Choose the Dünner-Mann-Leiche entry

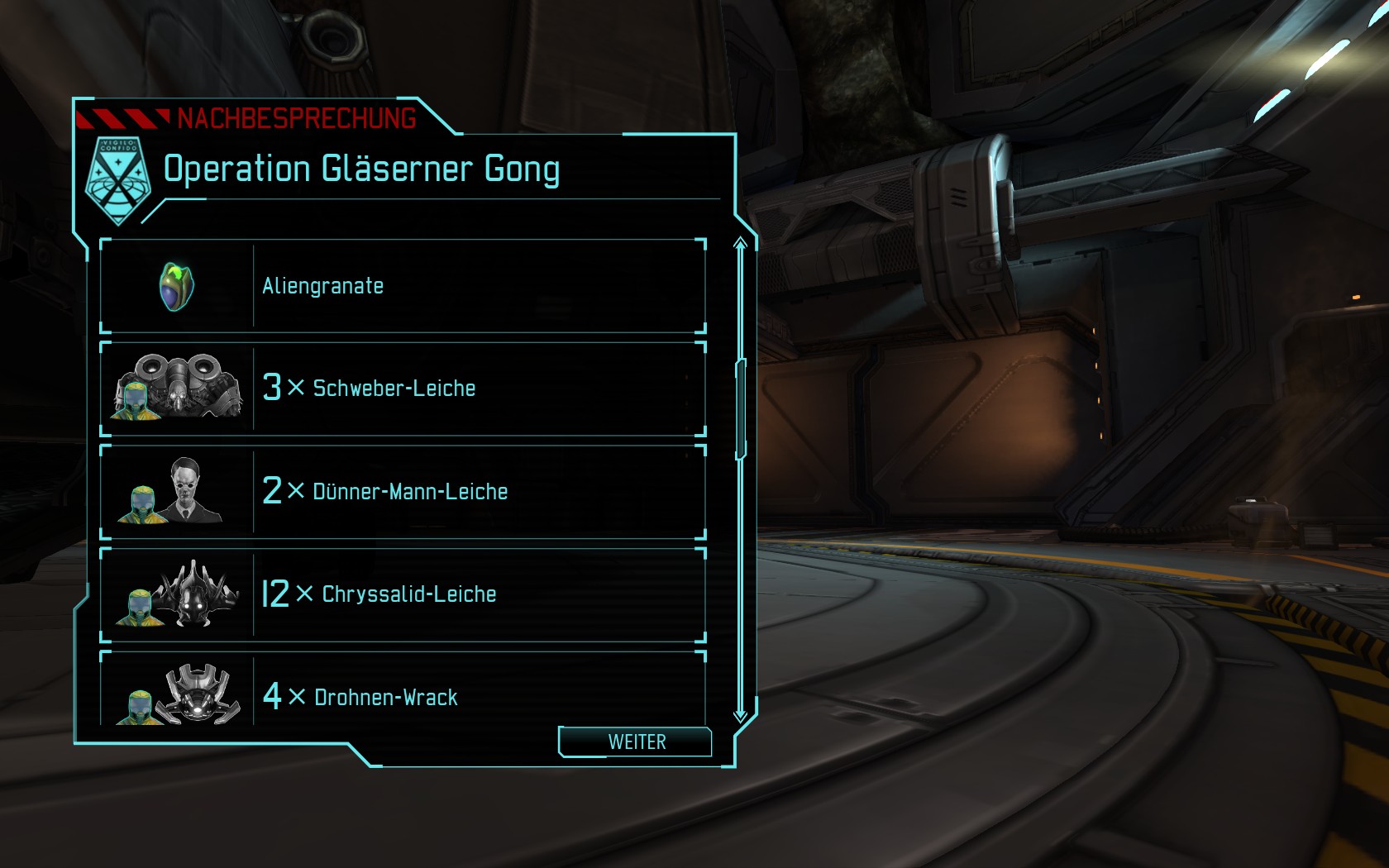(x=403, y=492)
